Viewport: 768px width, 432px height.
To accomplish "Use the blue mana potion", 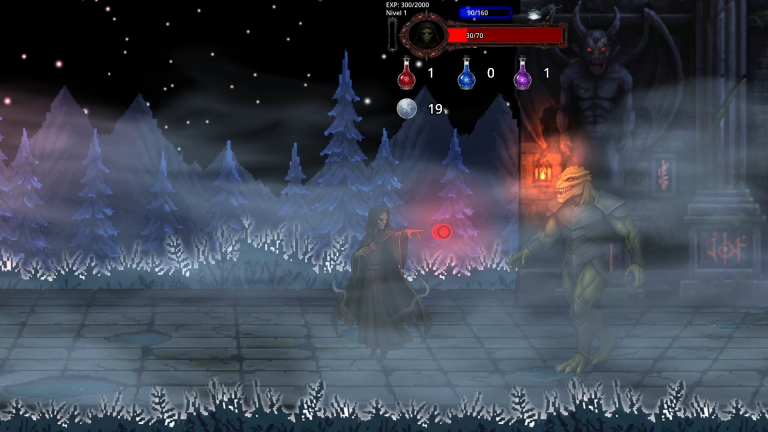I will tap(465, 74).
